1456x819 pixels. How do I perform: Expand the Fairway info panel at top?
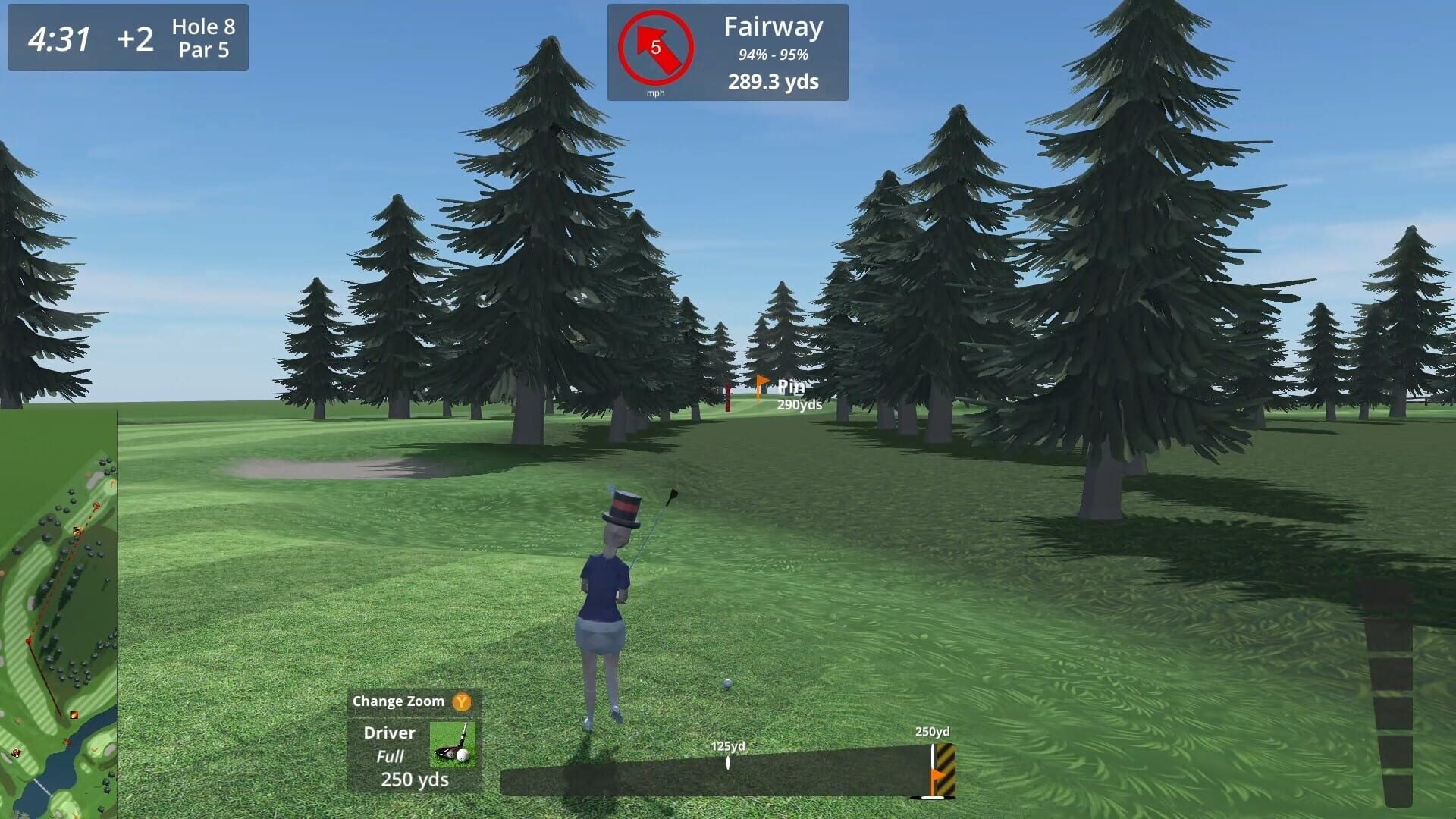pos(773,27)
